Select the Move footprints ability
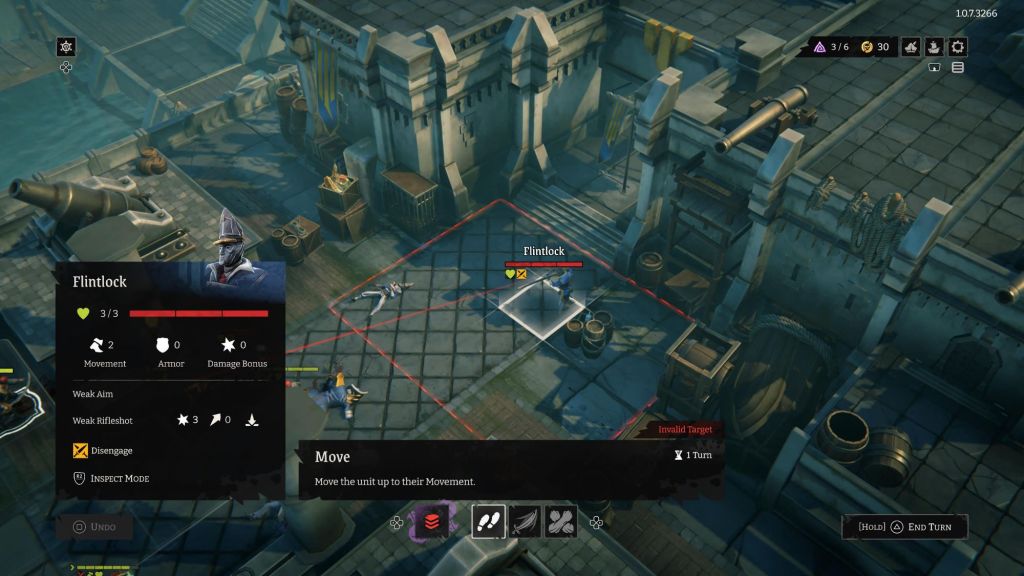The width and height of the screenshot is (1024, 576). [x=489, y=521]
